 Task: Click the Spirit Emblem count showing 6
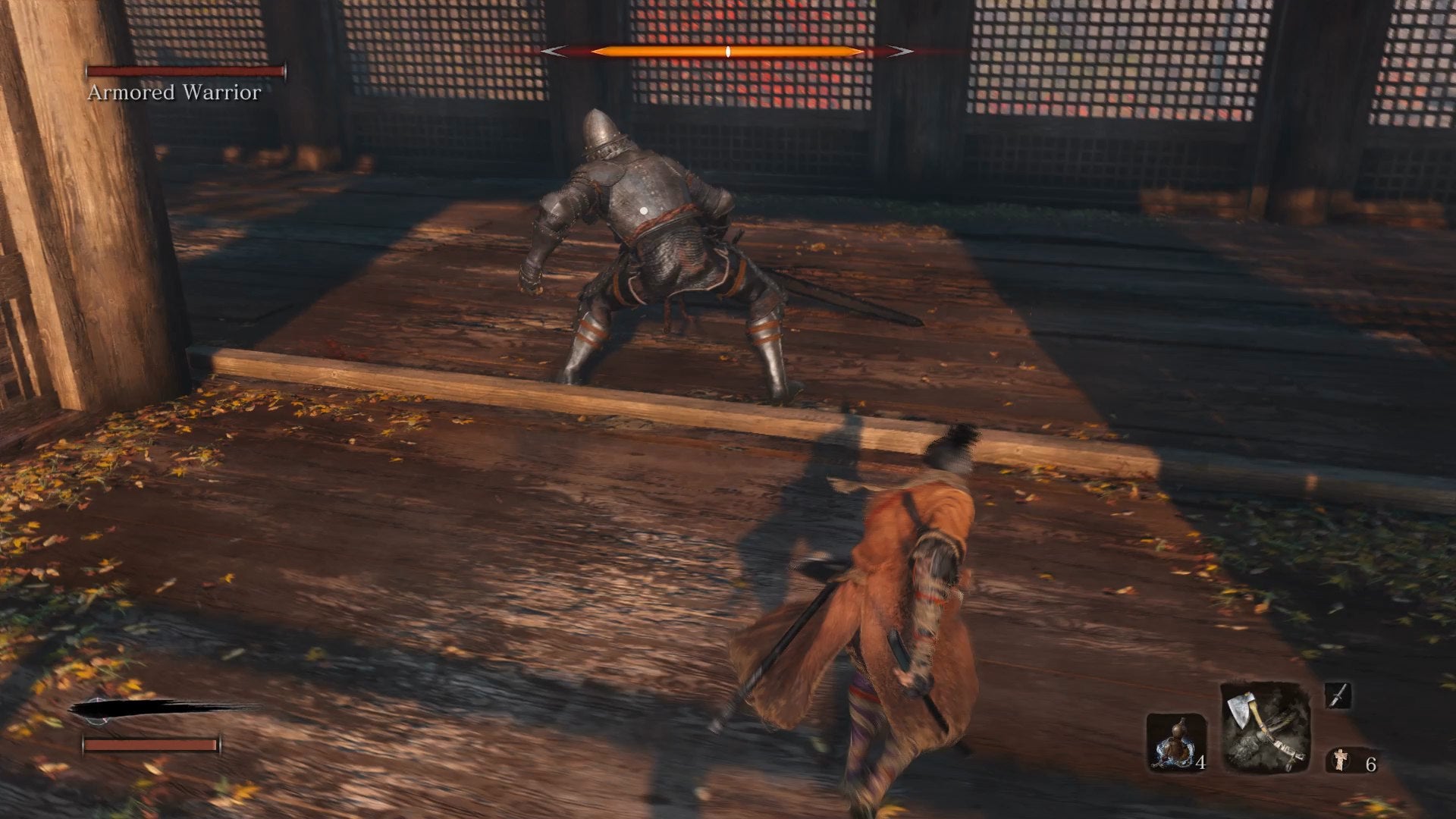tap(1370, 764)
